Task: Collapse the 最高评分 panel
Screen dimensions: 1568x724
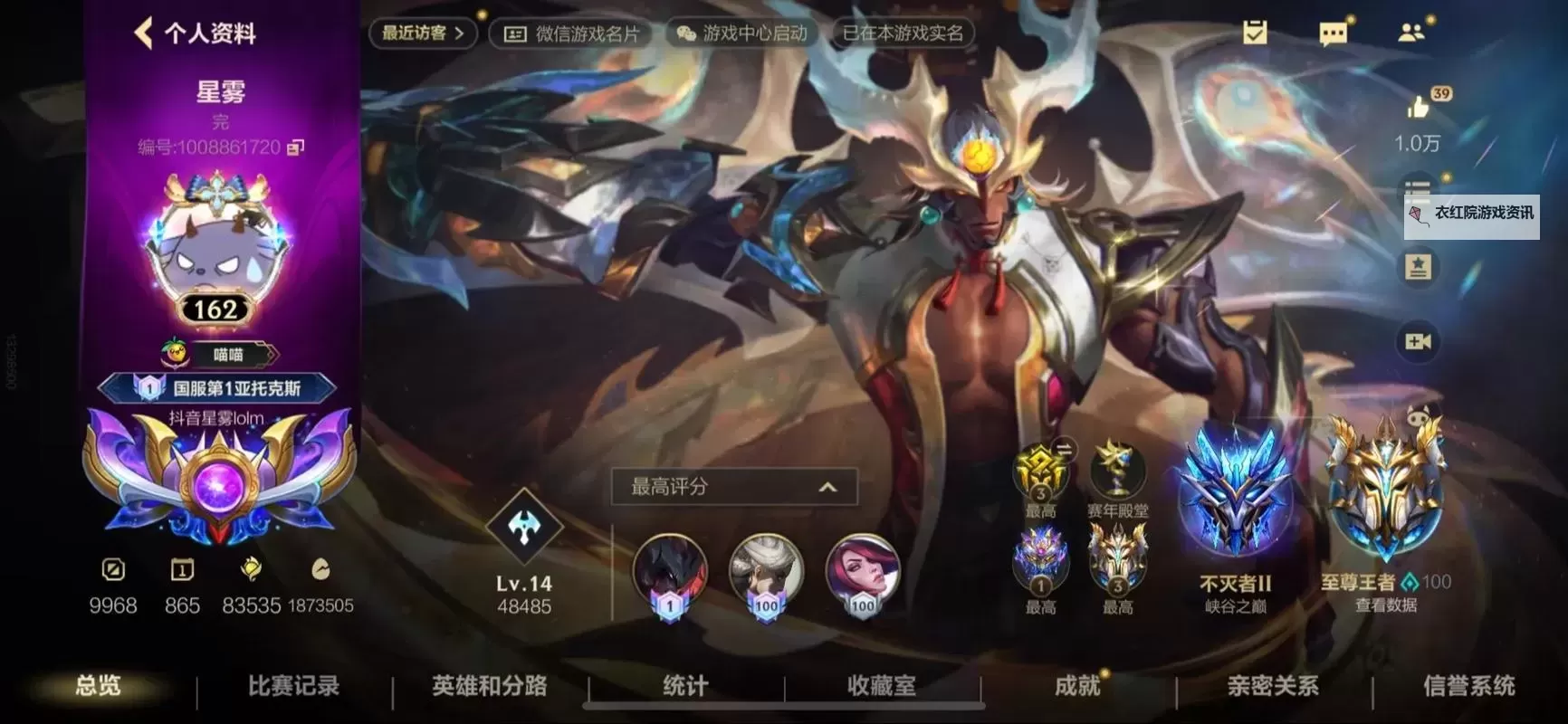Action: (825, 486)
